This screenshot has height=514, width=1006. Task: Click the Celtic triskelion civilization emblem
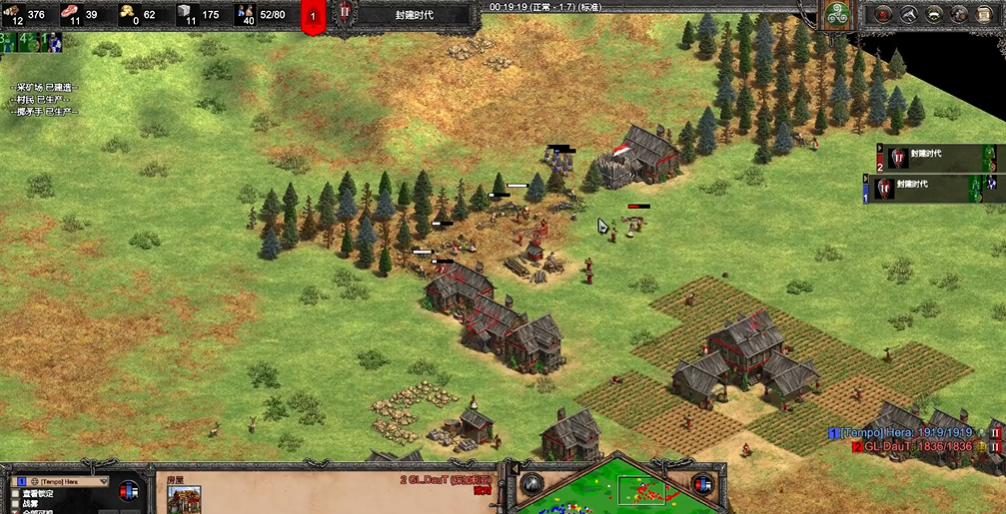834,14
